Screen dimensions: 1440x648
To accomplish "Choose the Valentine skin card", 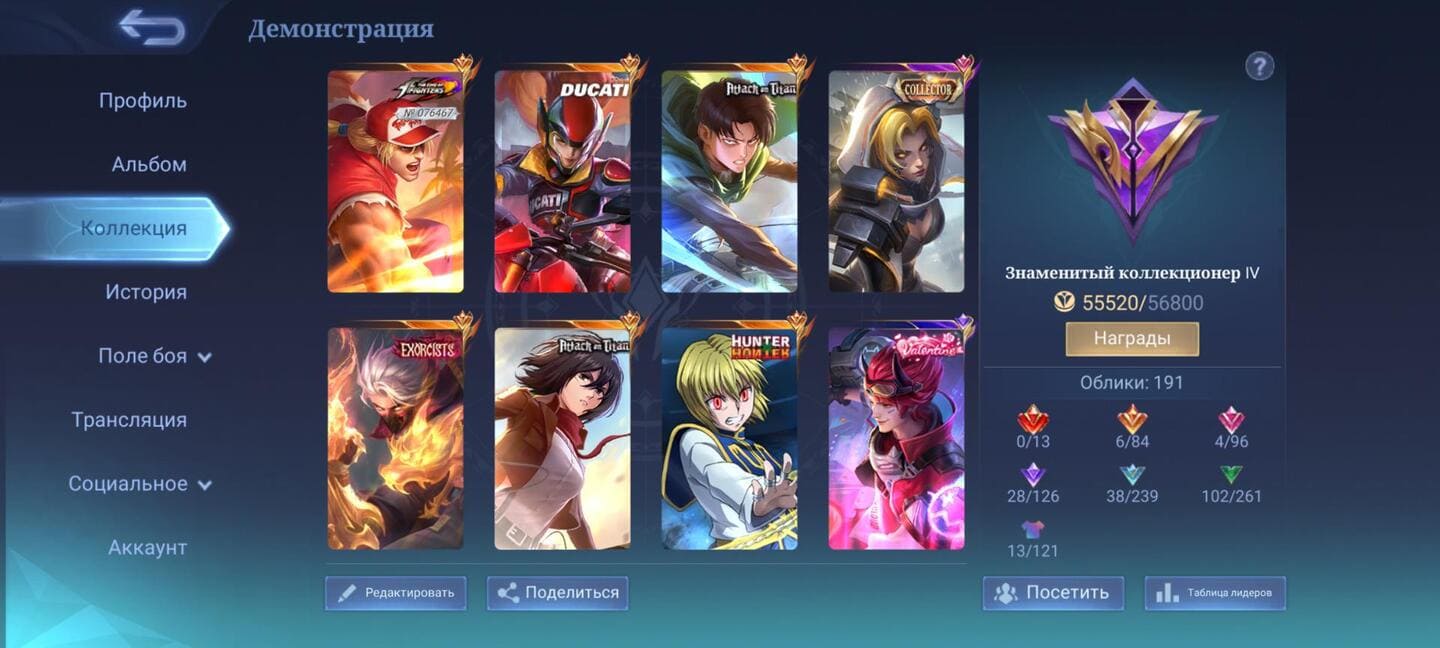I will [x=896, y=438].
